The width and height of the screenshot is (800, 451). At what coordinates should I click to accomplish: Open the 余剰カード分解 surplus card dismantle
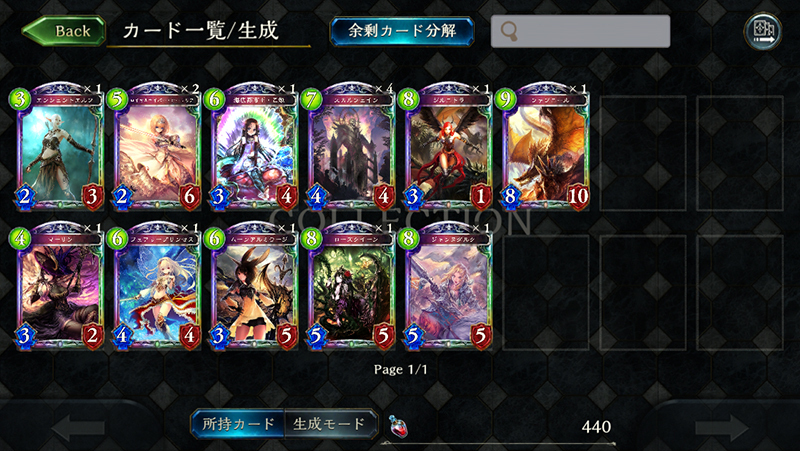click(402, 30)
